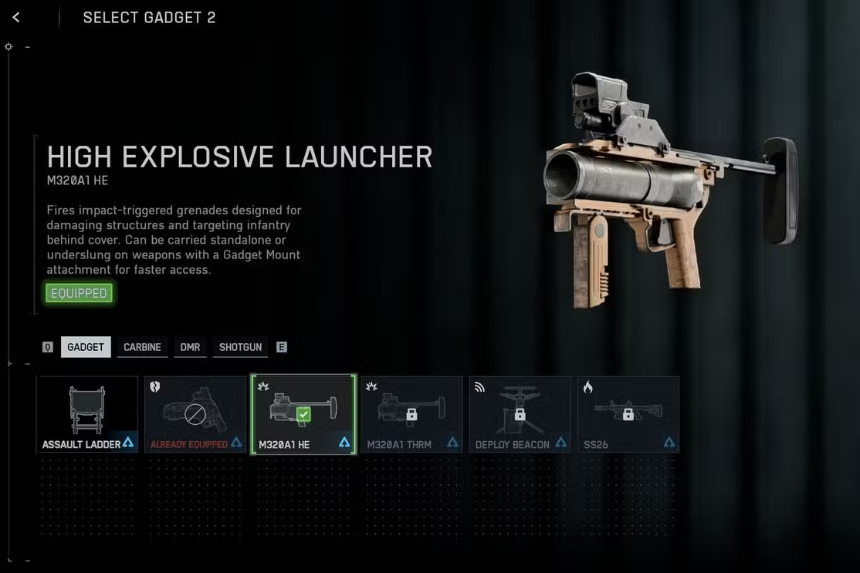This screenshot has width=860, height=573.
Task: Select the Shotgun category tab
Action: pyautogui.click(x=240, y=347)
